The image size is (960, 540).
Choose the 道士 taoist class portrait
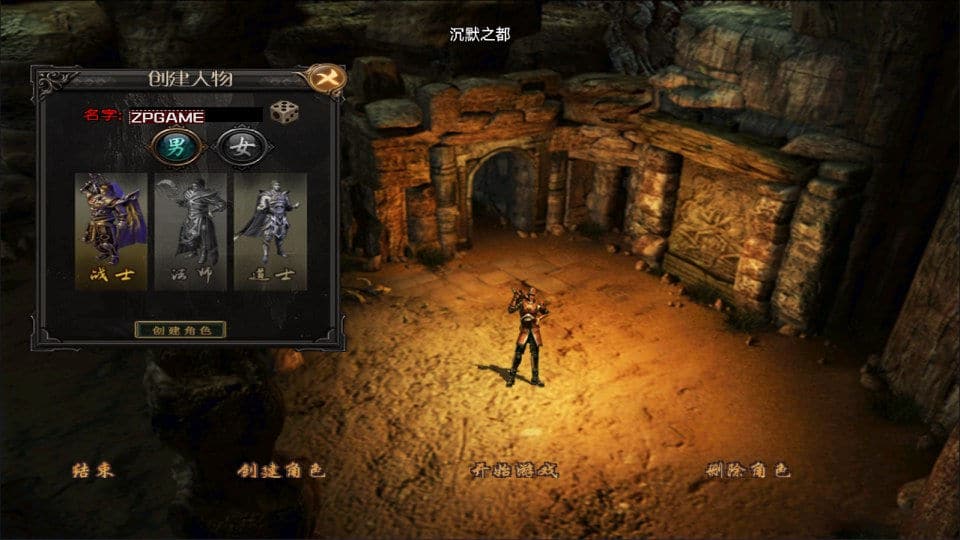[x=270, y=231]
